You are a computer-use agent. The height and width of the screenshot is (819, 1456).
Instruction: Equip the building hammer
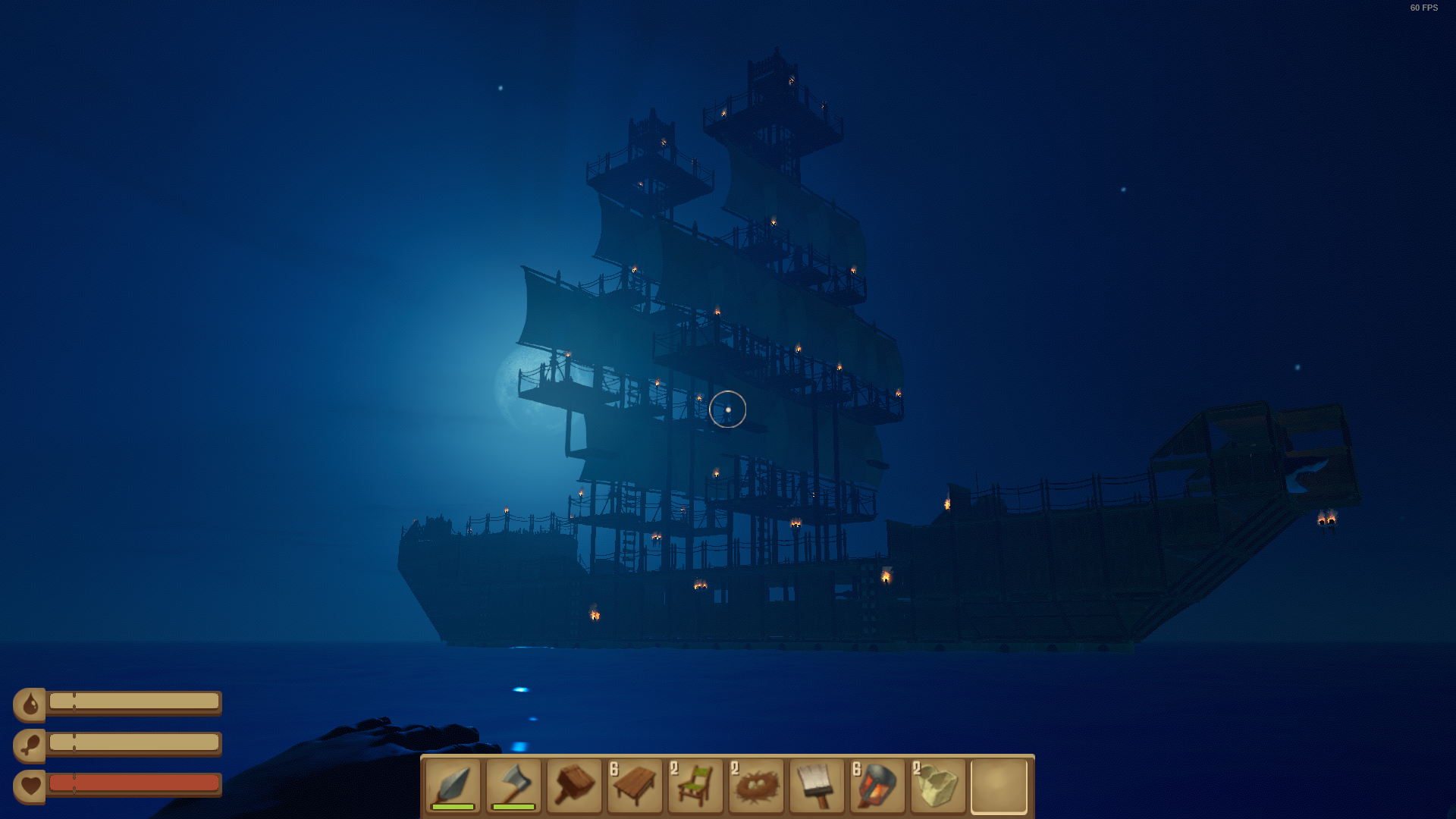[574, 785]
